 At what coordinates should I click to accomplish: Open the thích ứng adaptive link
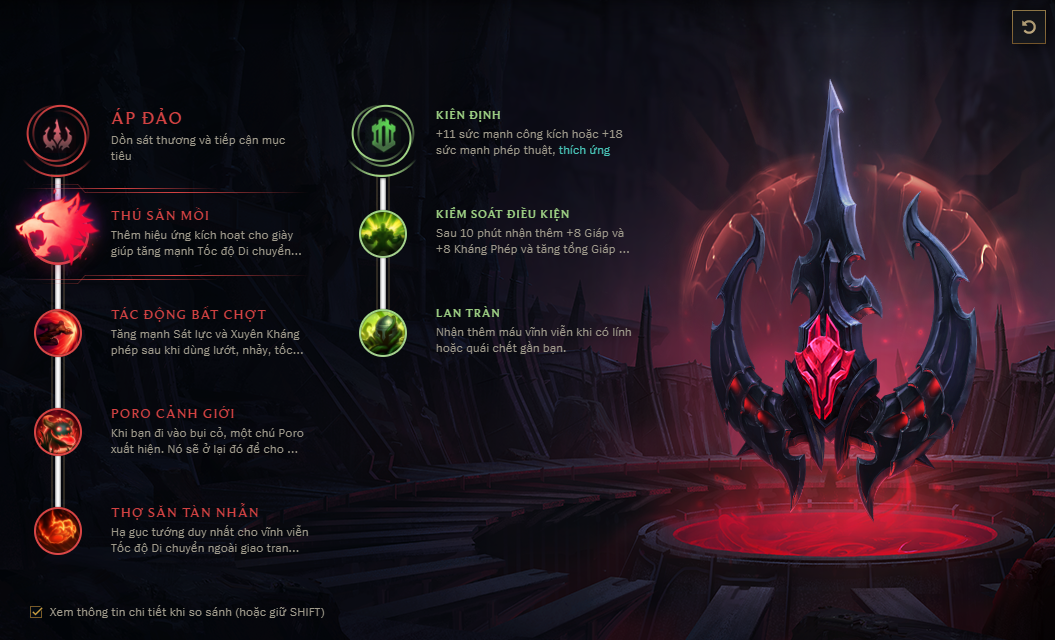pyautogui.click(x=584, y=150)
